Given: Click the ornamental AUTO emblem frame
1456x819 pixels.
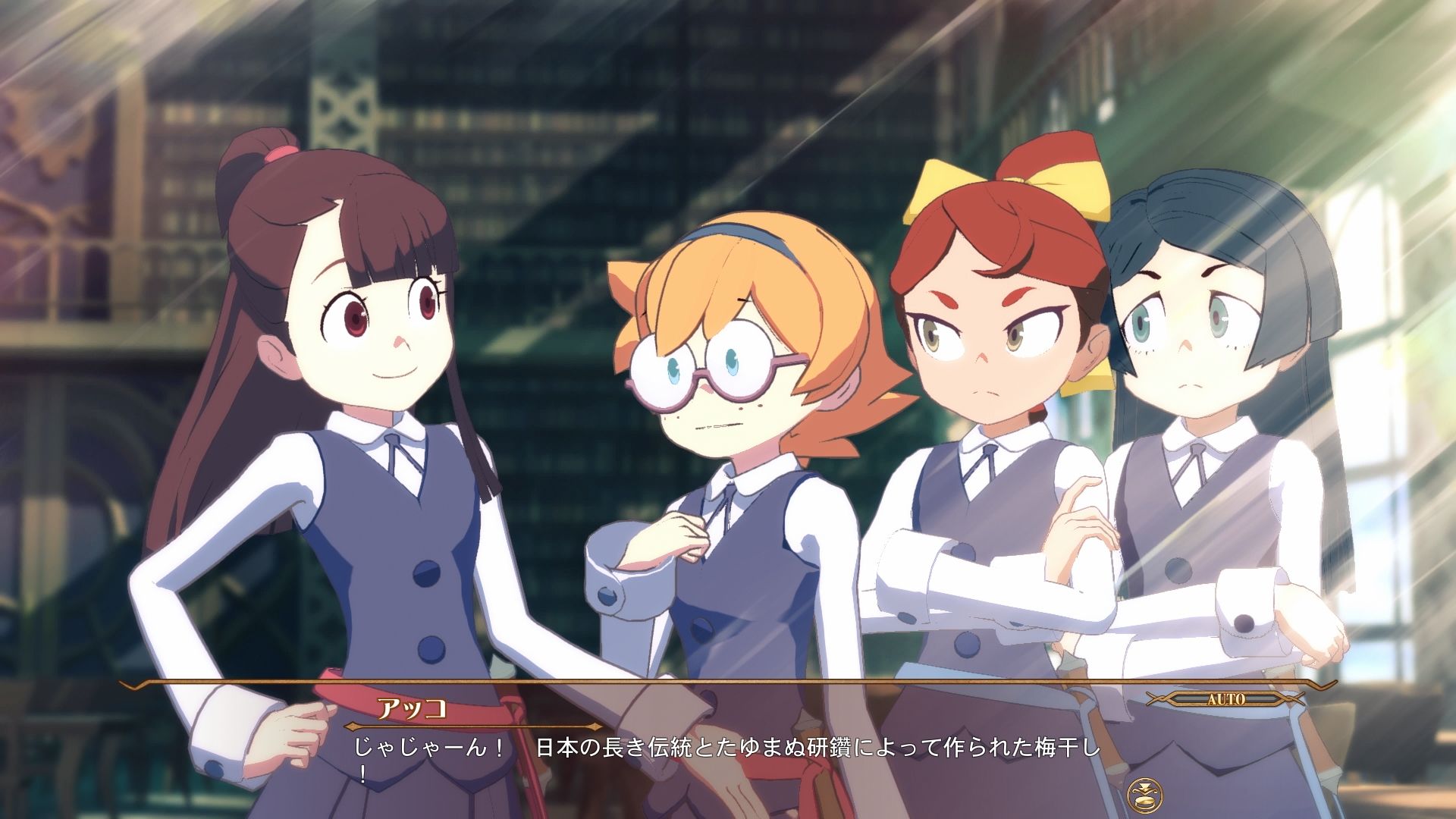Looking at the screenshot, I should coord(1225,698).
